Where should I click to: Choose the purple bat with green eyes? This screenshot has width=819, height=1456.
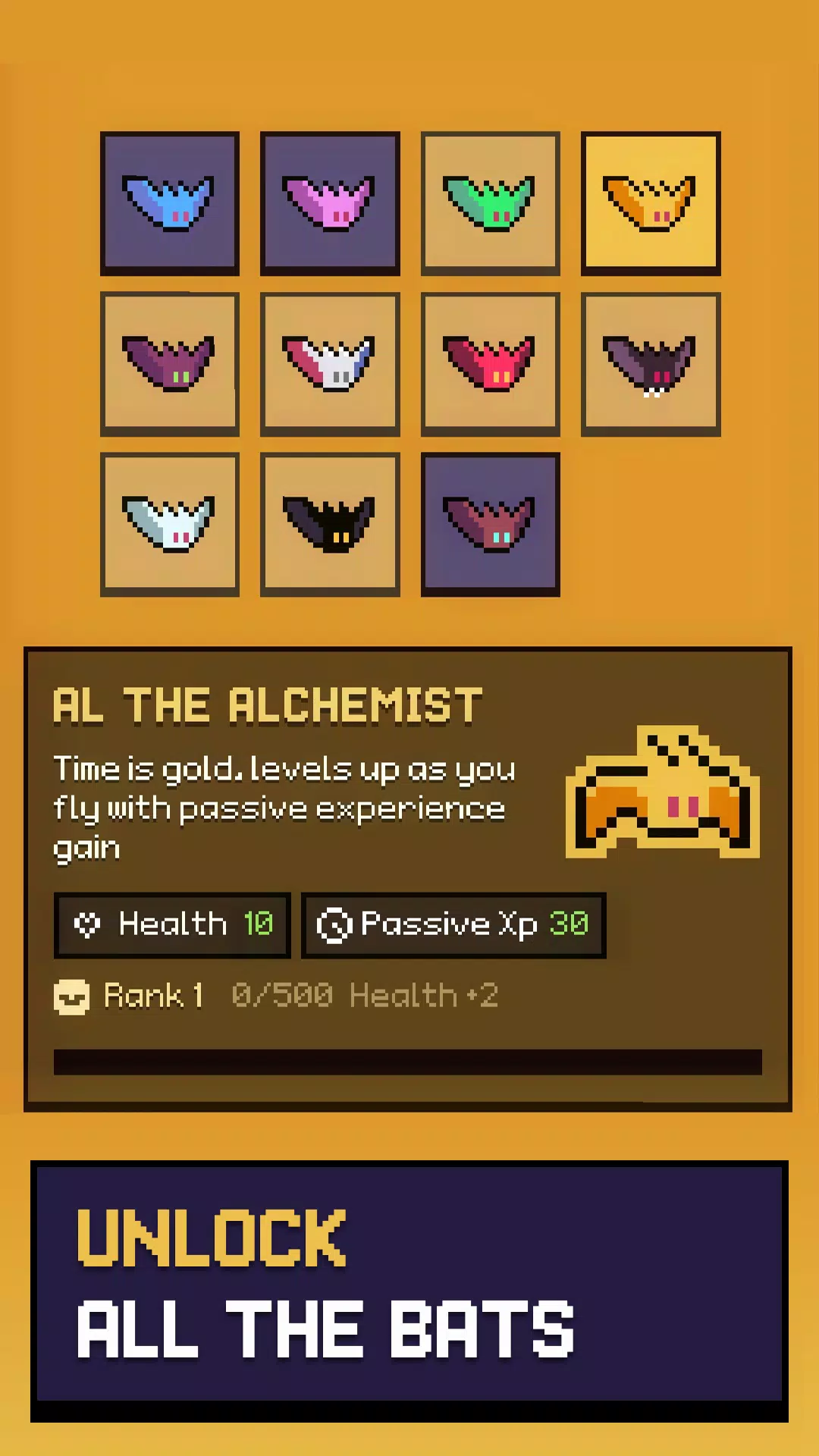point(170,364)
